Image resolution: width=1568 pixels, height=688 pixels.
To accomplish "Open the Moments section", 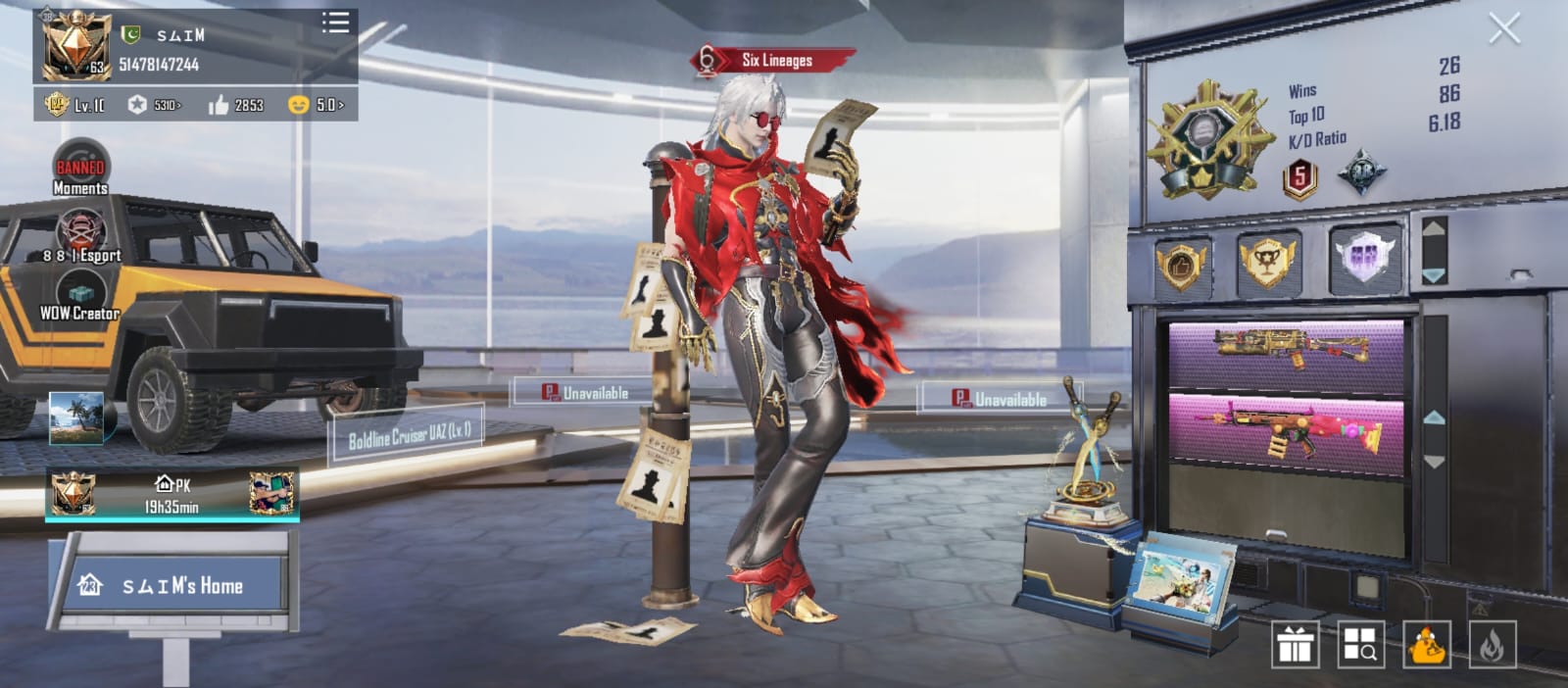I will (x=80, y=171).
